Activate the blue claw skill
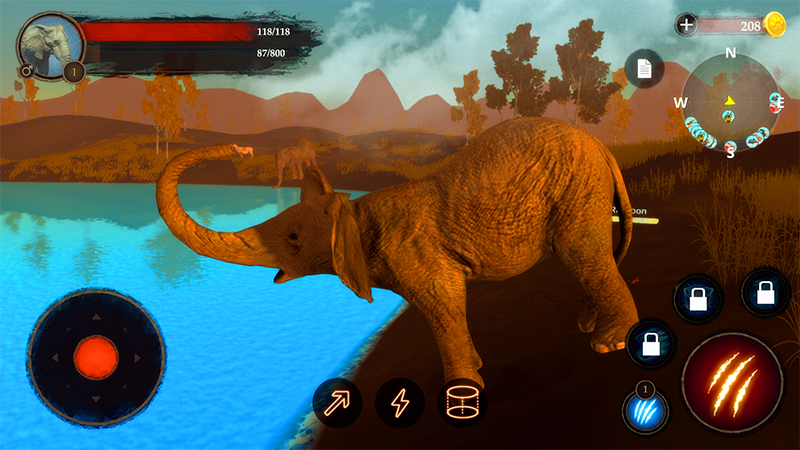This screenshot has width=800, height=450. coord(645,411)
